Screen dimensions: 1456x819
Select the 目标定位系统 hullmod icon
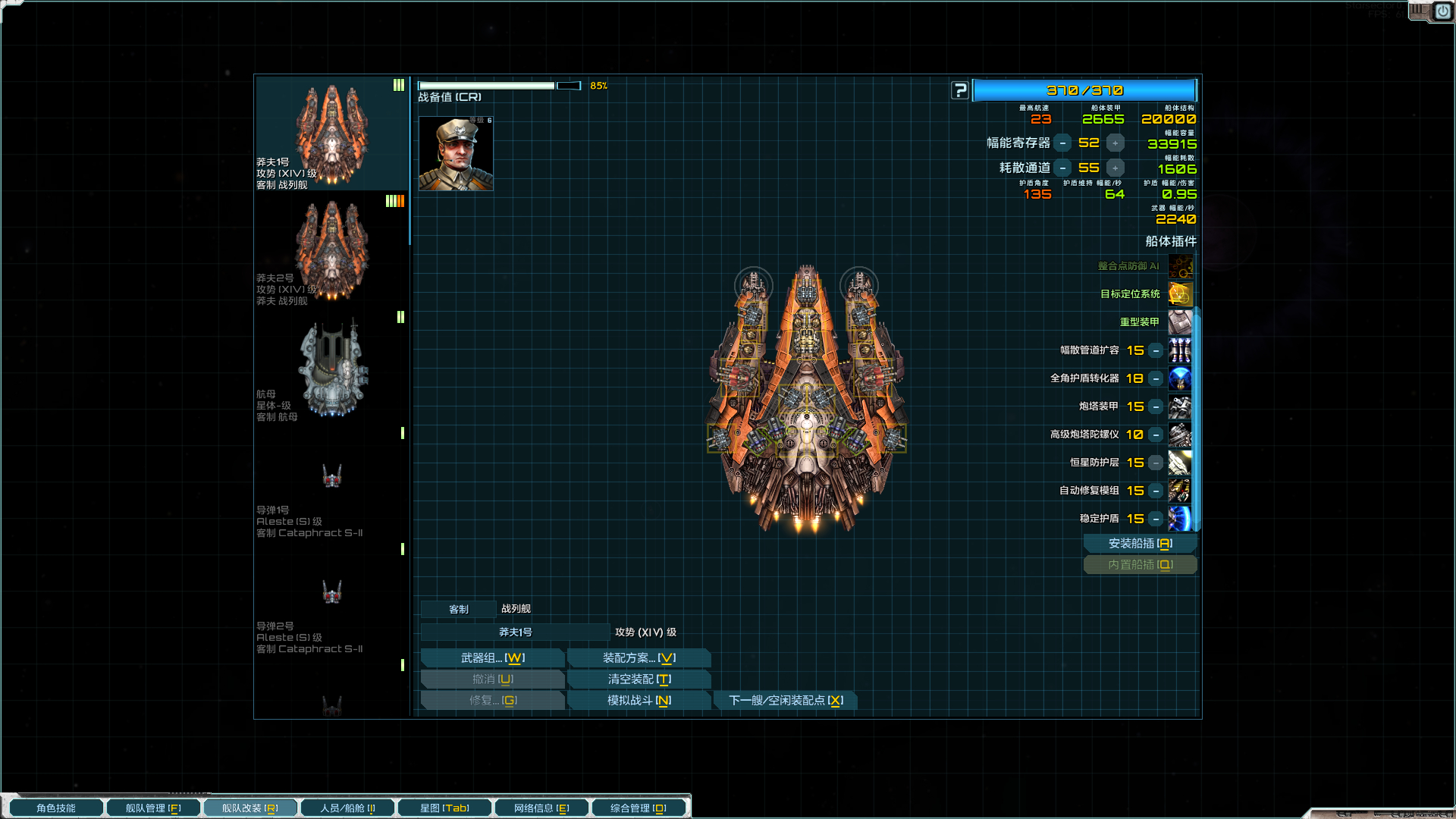pyautogui.click(x=1180, y=294)
